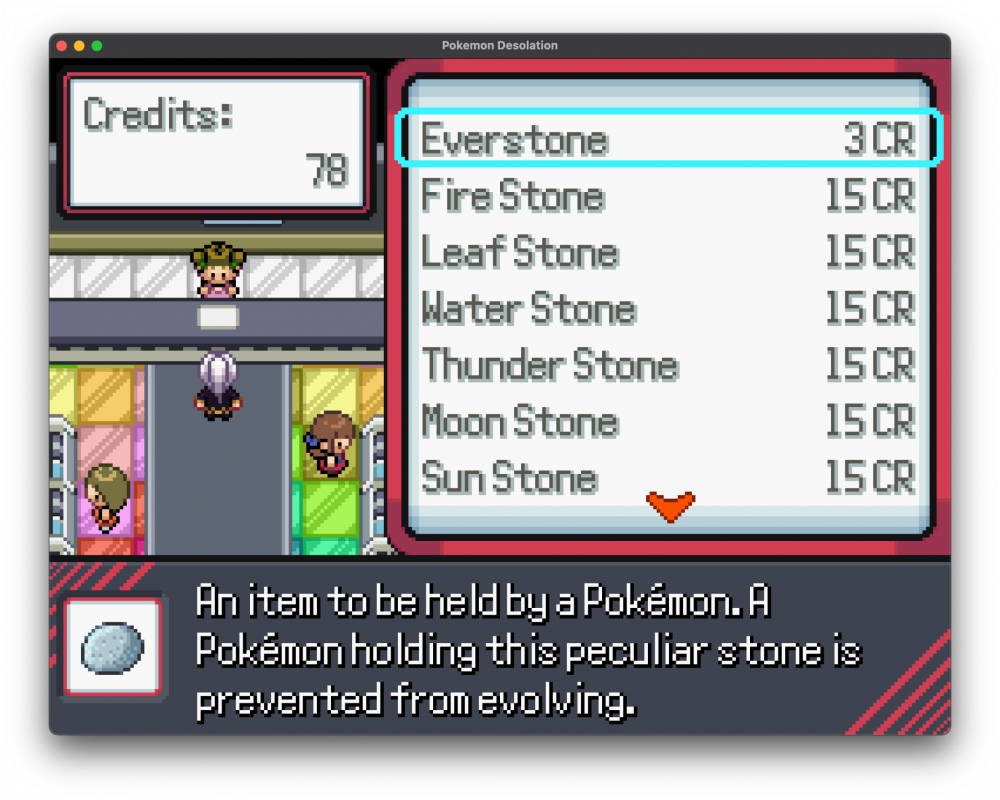The image size is (1000, 800).
Task: Select Water Stone for 15 CR
Action: [667, 309]
